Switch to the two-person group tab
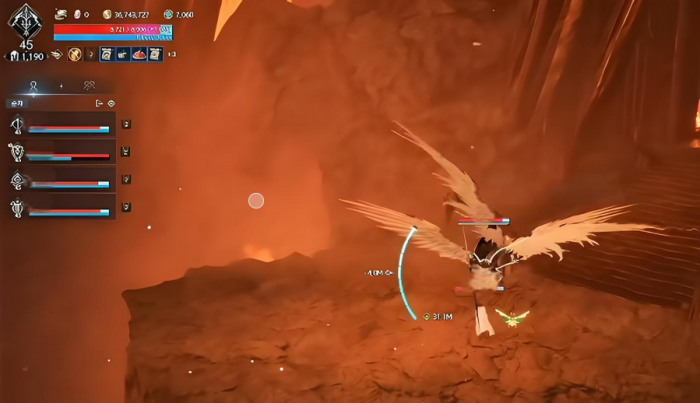This screenshot has width=700, height=403. tap(89, 86)
